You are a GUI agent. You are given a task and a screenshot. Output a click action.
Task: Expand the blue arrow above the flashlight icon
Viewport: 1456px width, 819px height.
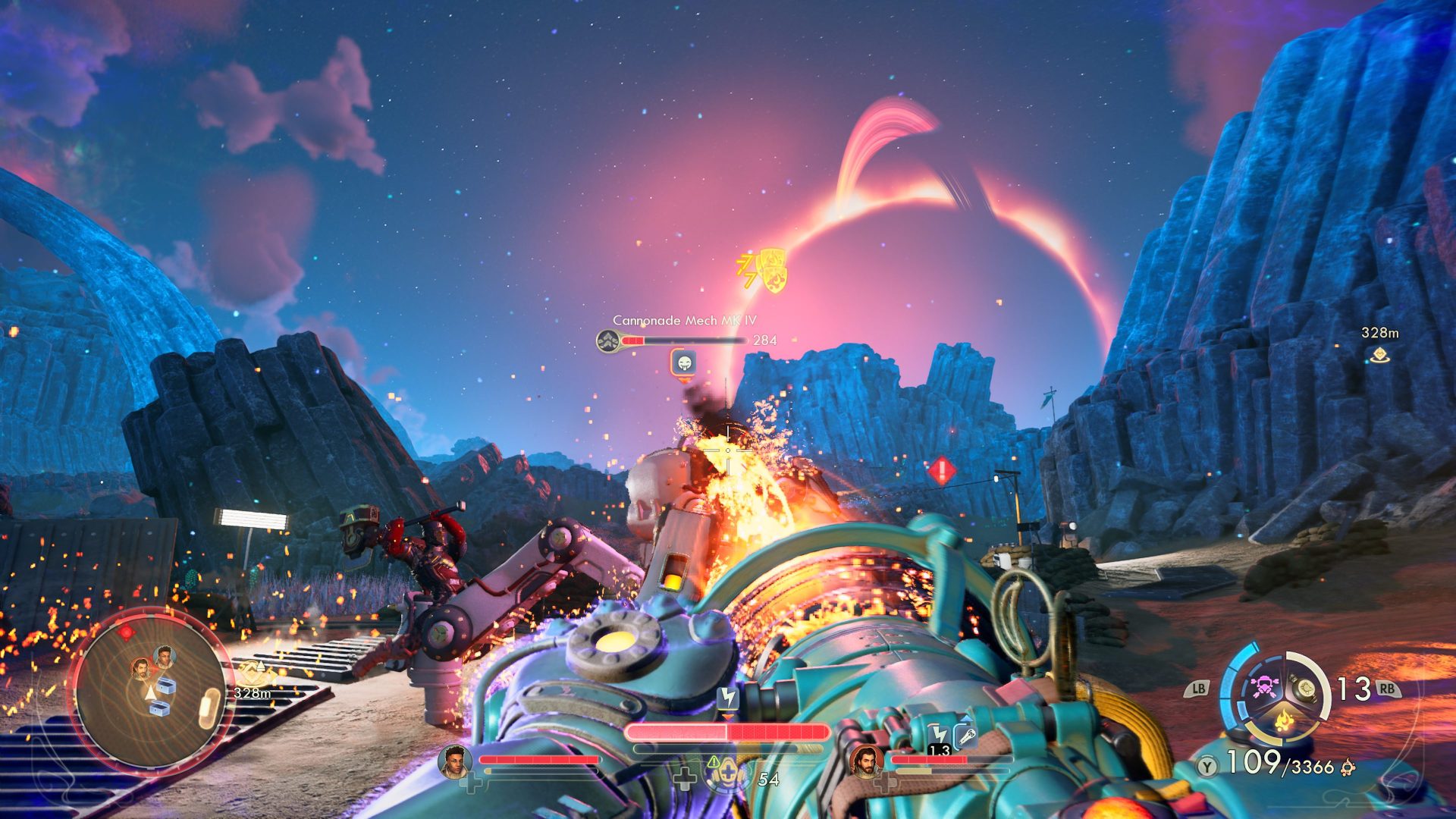[x=967, y=719]
